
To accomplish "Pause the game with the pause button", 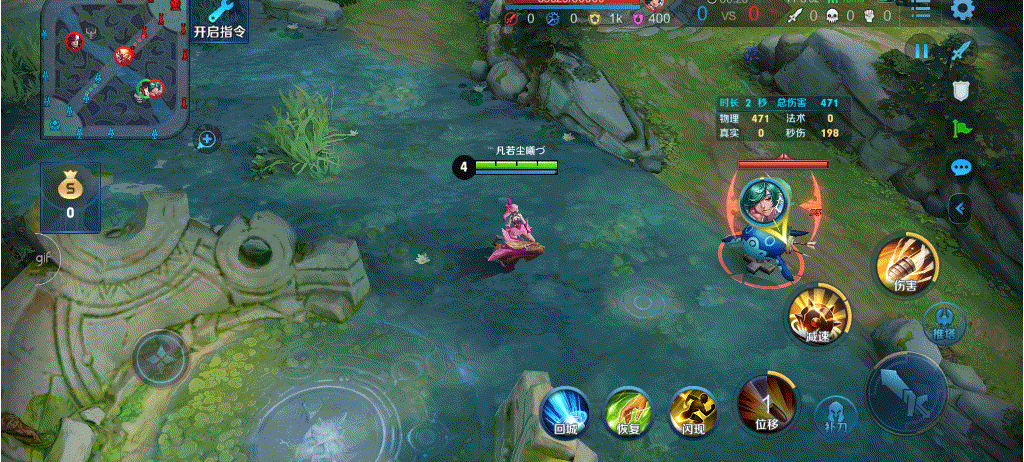I will coord(920,49).
